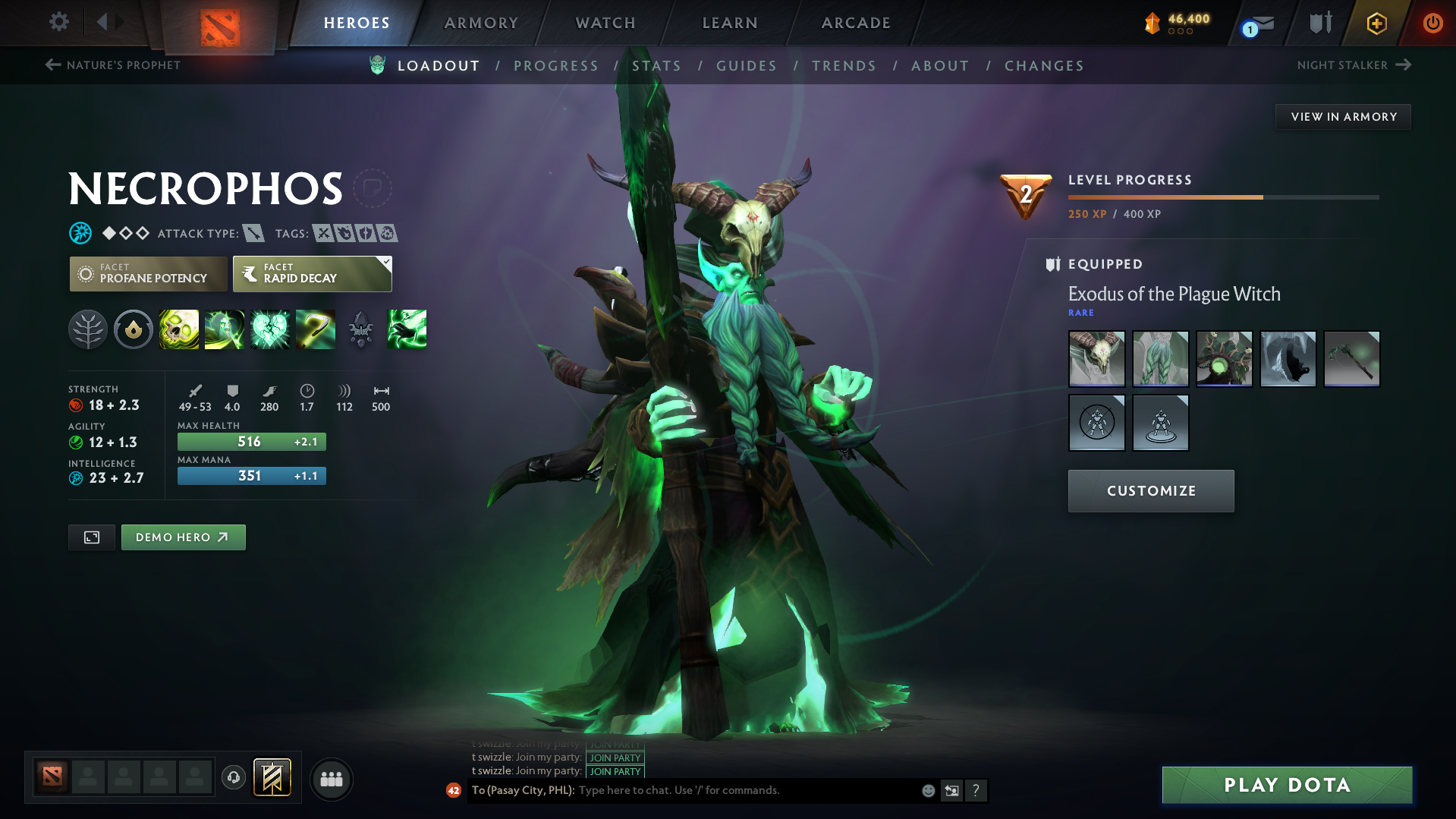The width and height of the screenshot is (1456, 819).
Task: Navigate back to Nature's Prophet
Action: tap(112, 65)
